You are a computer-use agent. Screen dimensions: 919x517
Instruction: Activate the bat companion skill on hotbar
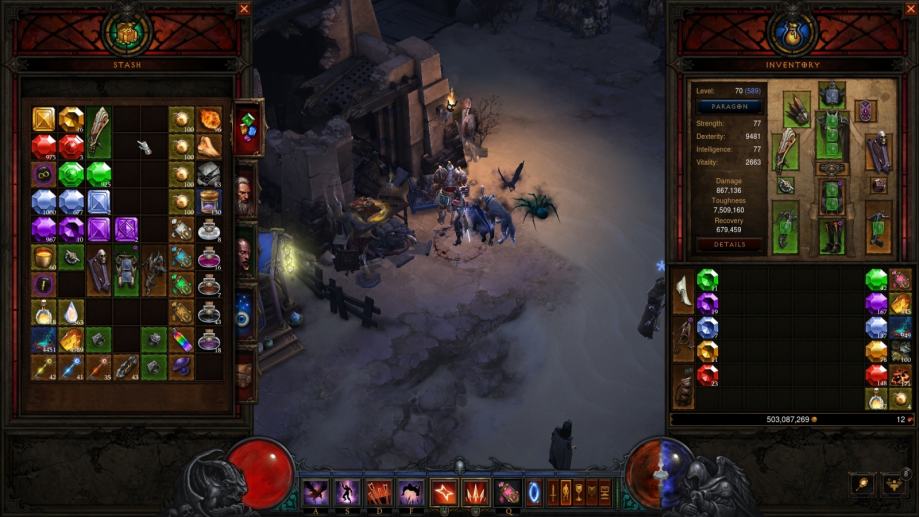[316, 492]
